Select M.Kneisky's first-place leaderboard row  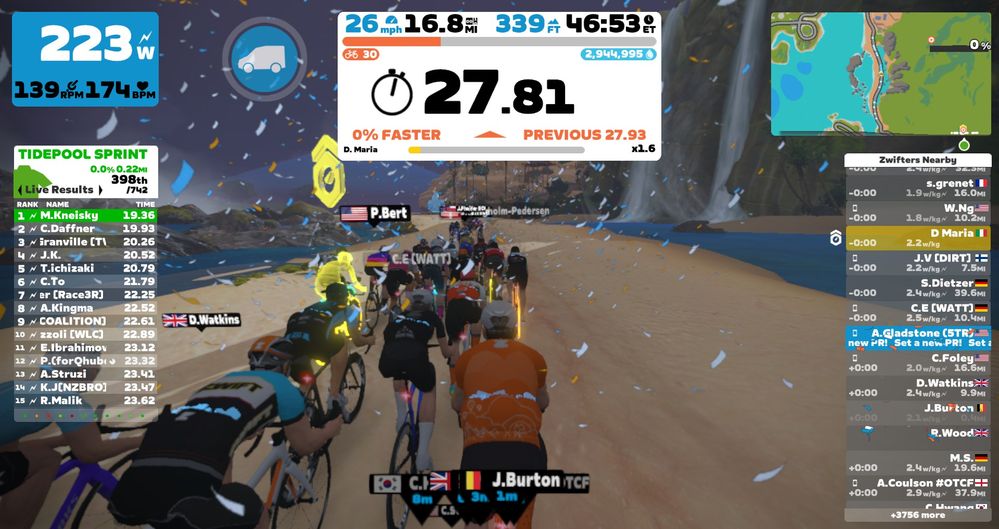click(x=86, y=215)
